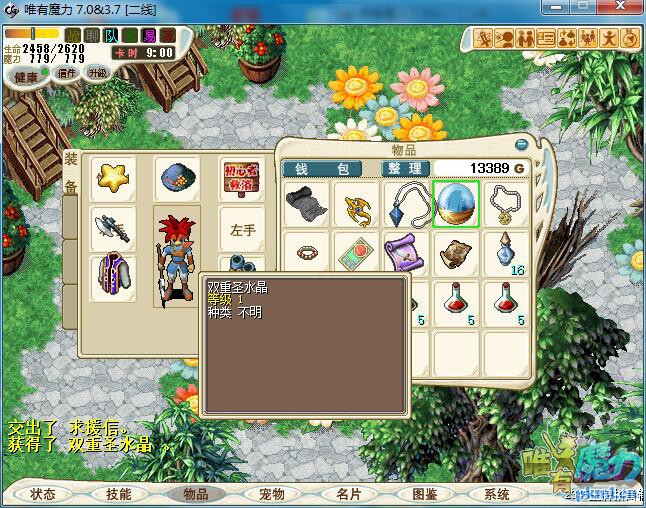Open the 宠物 (Pets) menu
This screenshot has height=508, width=646.
[x=271, y=494]
